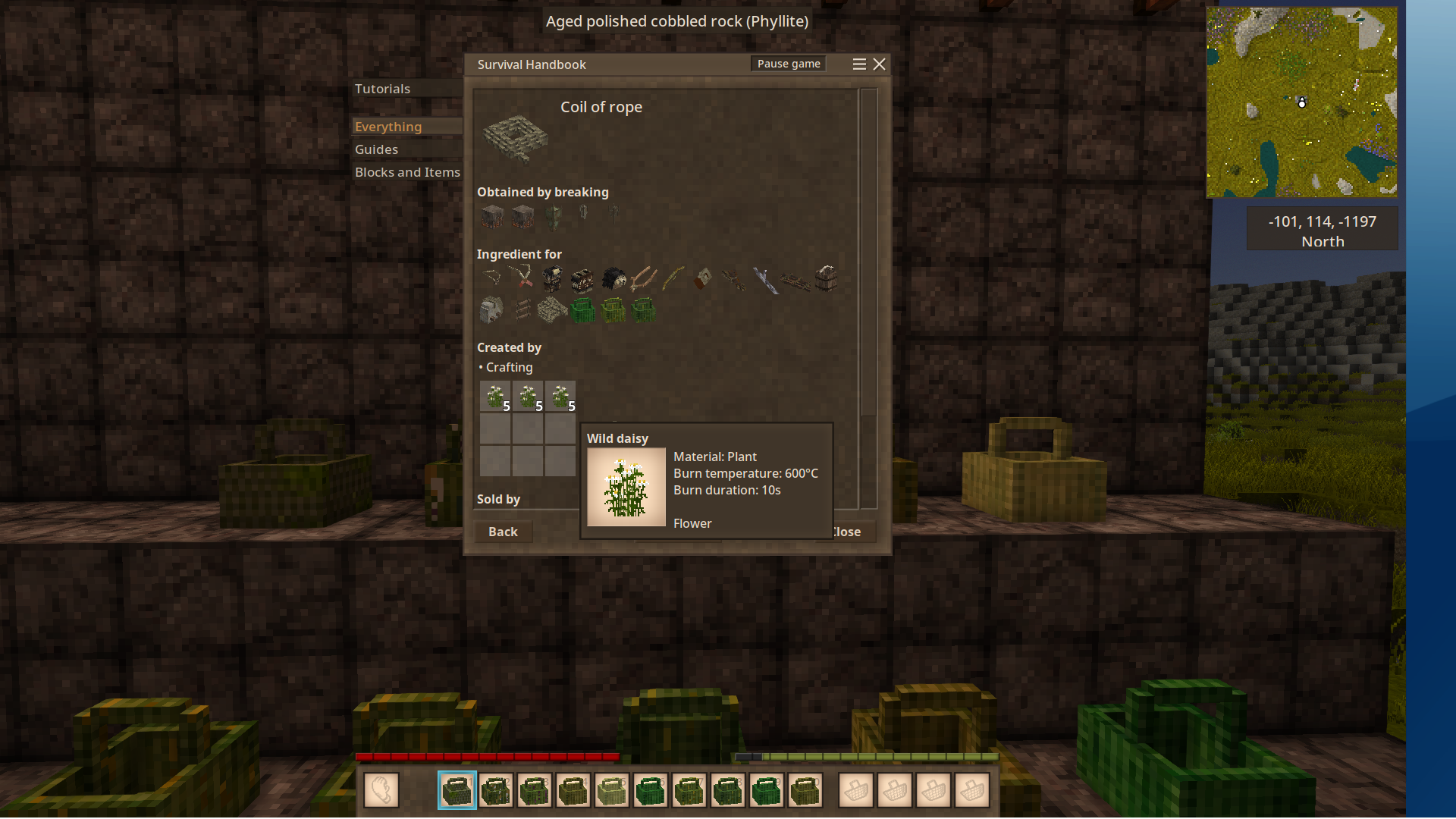Select the first hotbar basket slot
This screenshot has height=819, width=1456.
click(x=457, y=791)
